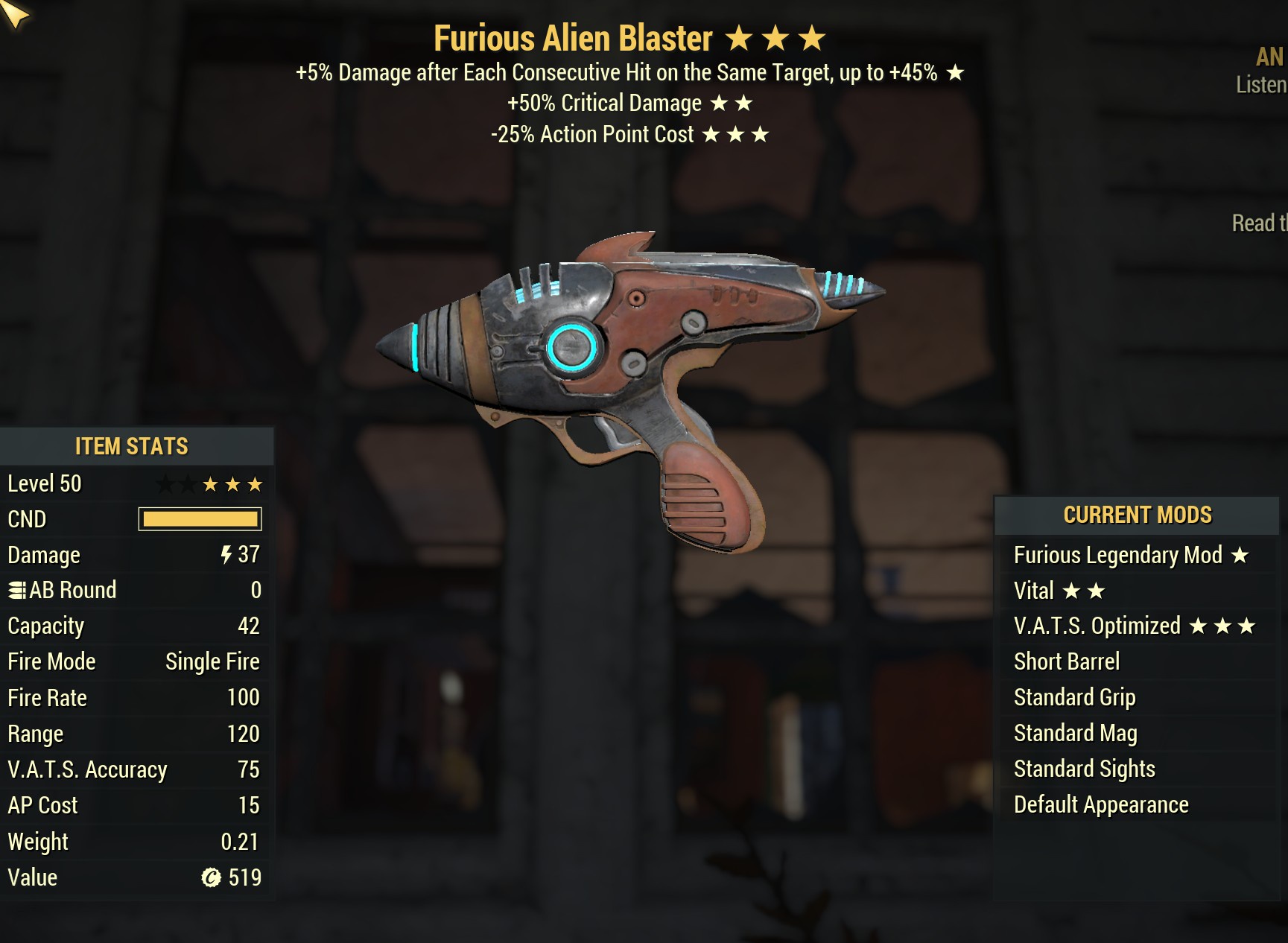Choose the Vital two-star mod row

[x=1059, y=591]
